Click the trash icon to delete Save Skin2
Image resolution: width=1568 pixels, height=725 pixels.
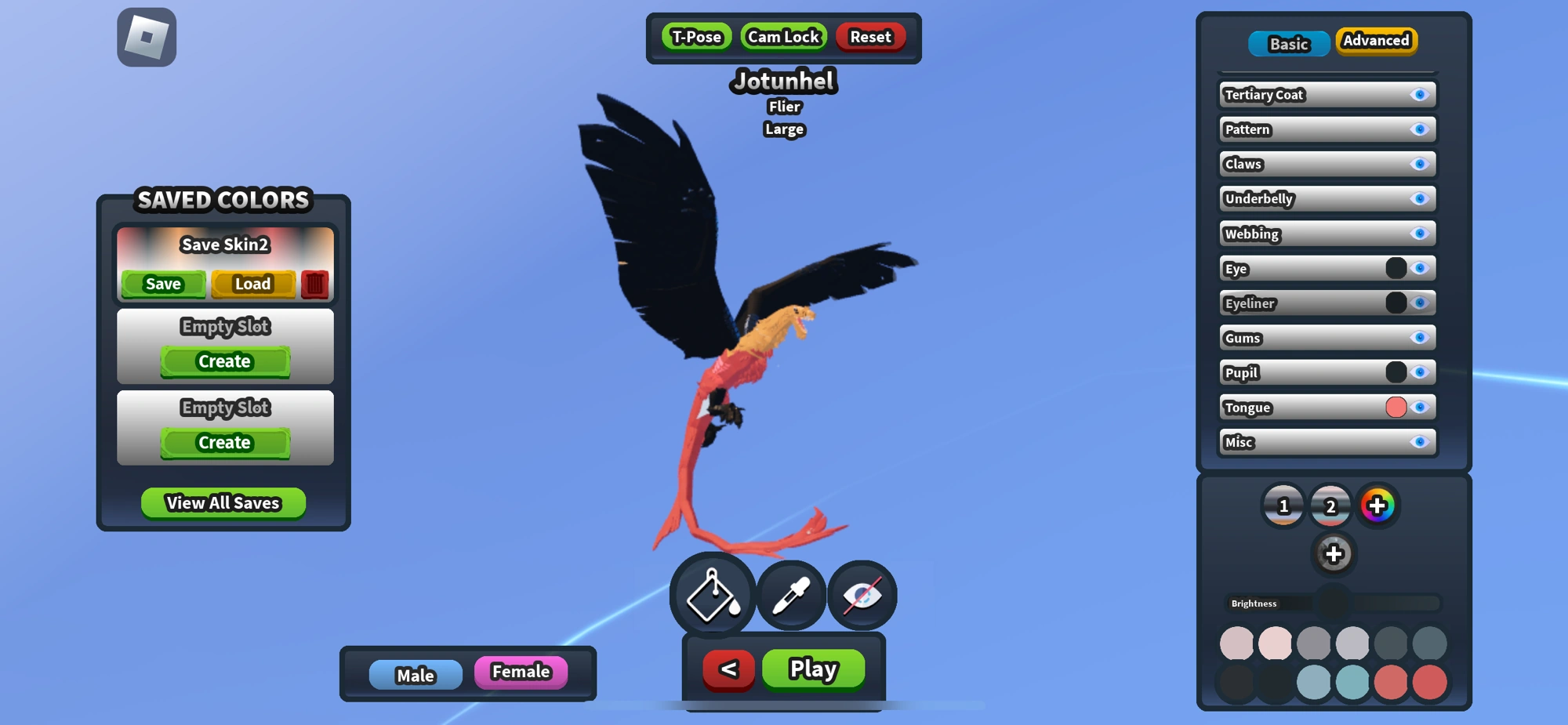[313, 285]
